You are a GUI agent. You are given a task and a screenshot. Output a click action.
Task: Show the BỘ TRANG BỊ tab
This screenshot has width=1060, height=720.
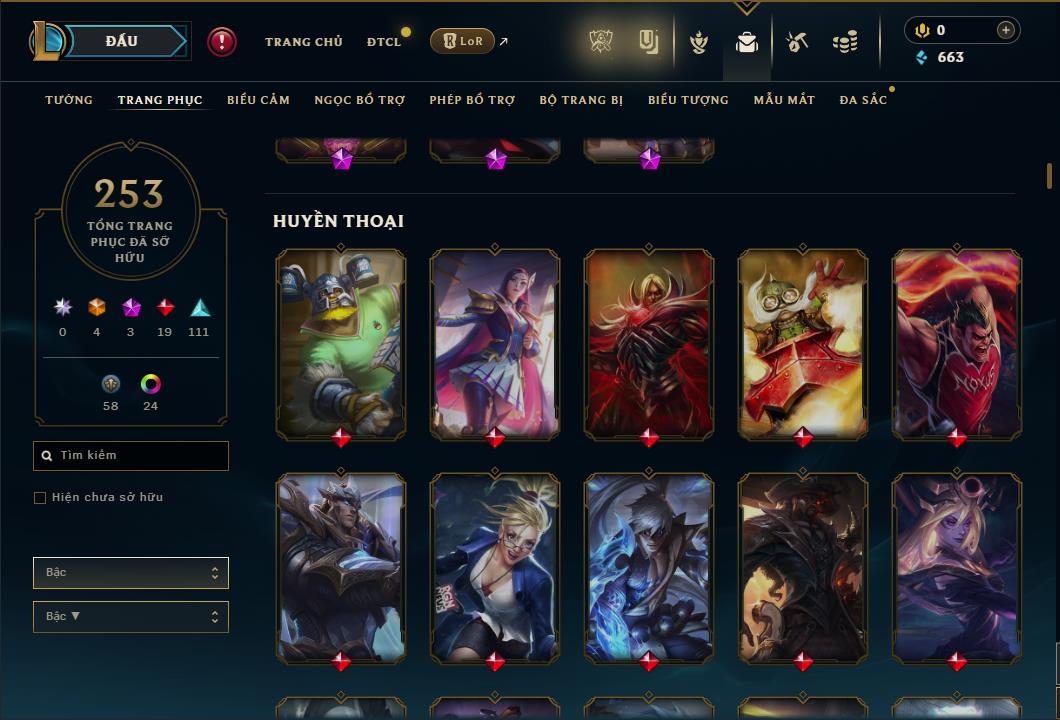tap(581, 100)
